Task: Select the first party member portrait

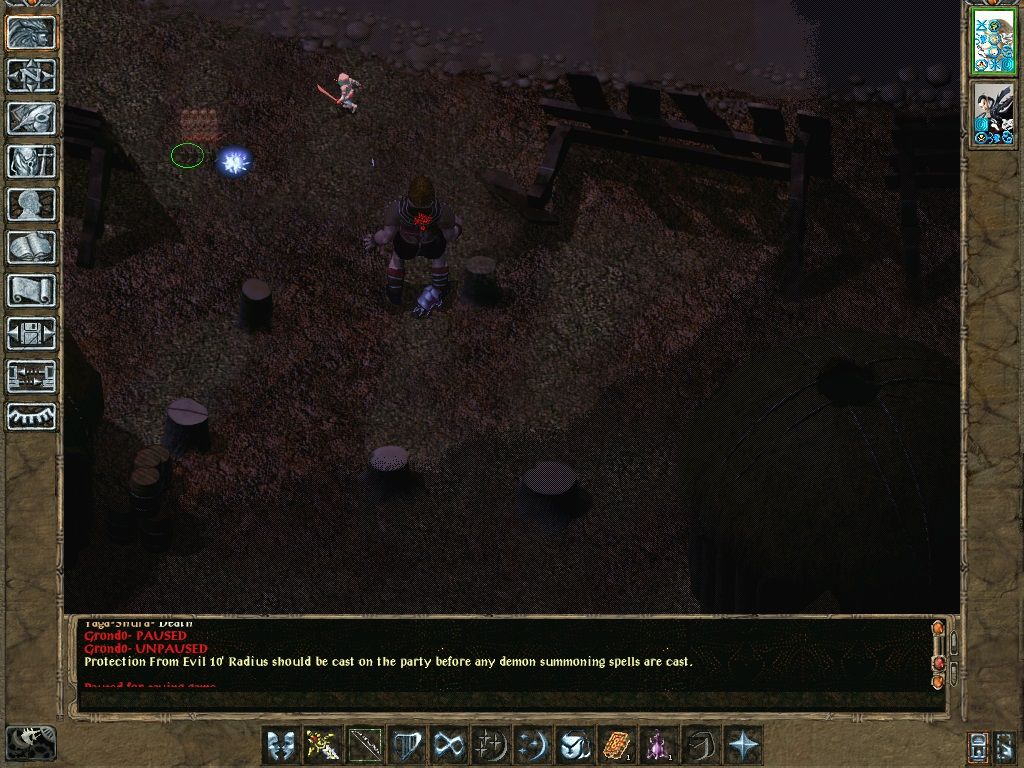Action: click(x=993, y=41)
